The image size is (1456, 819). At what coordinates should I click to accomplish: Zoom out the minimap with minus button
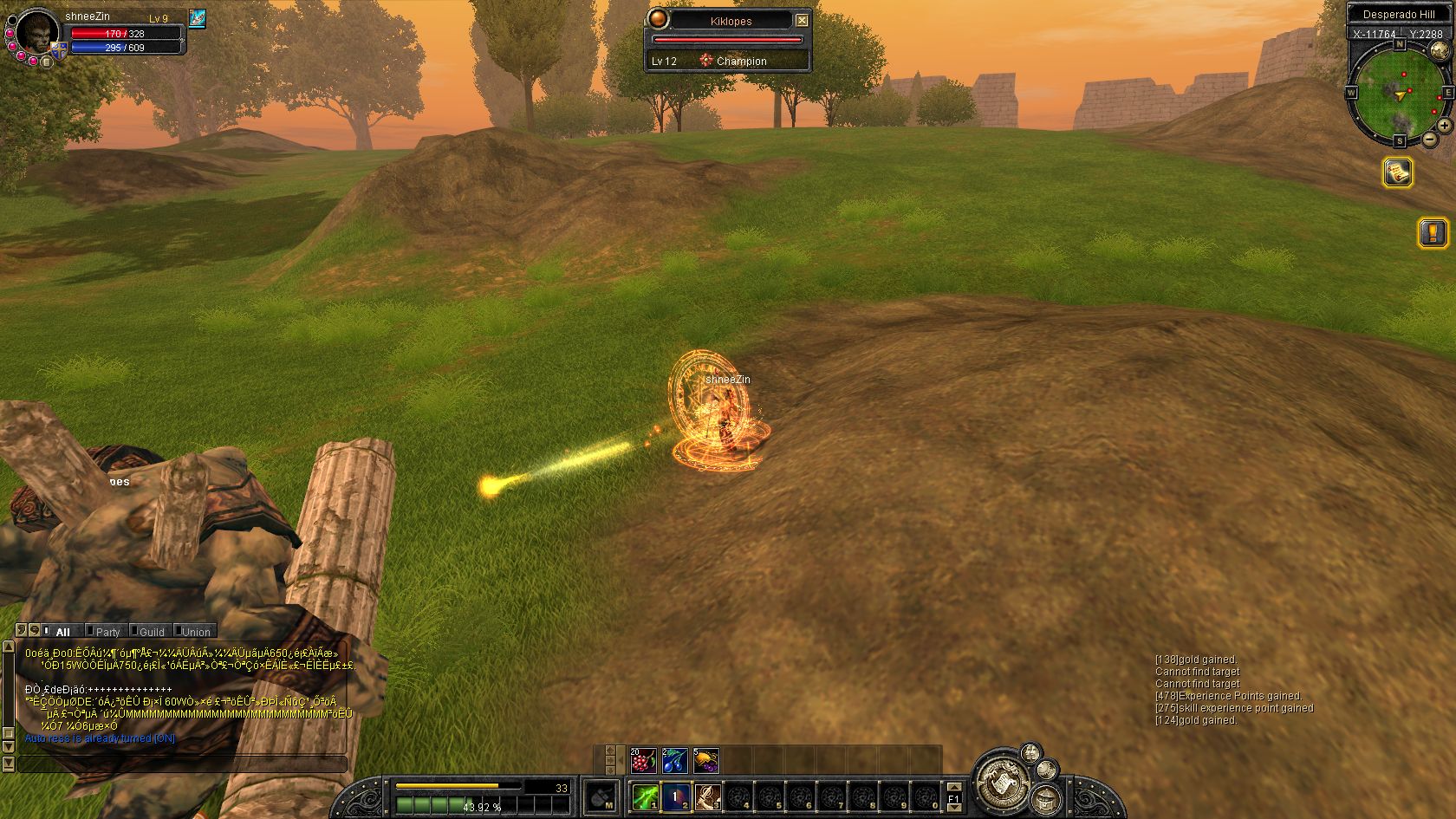1429,139
